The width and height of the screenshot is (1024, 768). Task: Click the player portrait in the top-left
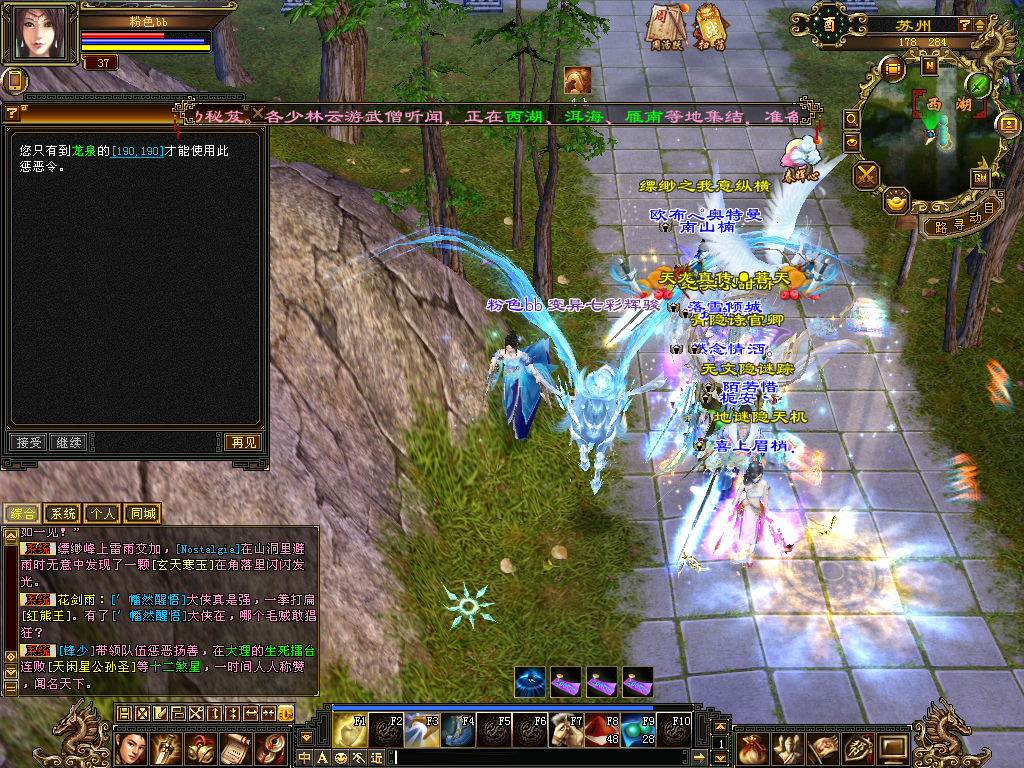[x=43, y=34]
